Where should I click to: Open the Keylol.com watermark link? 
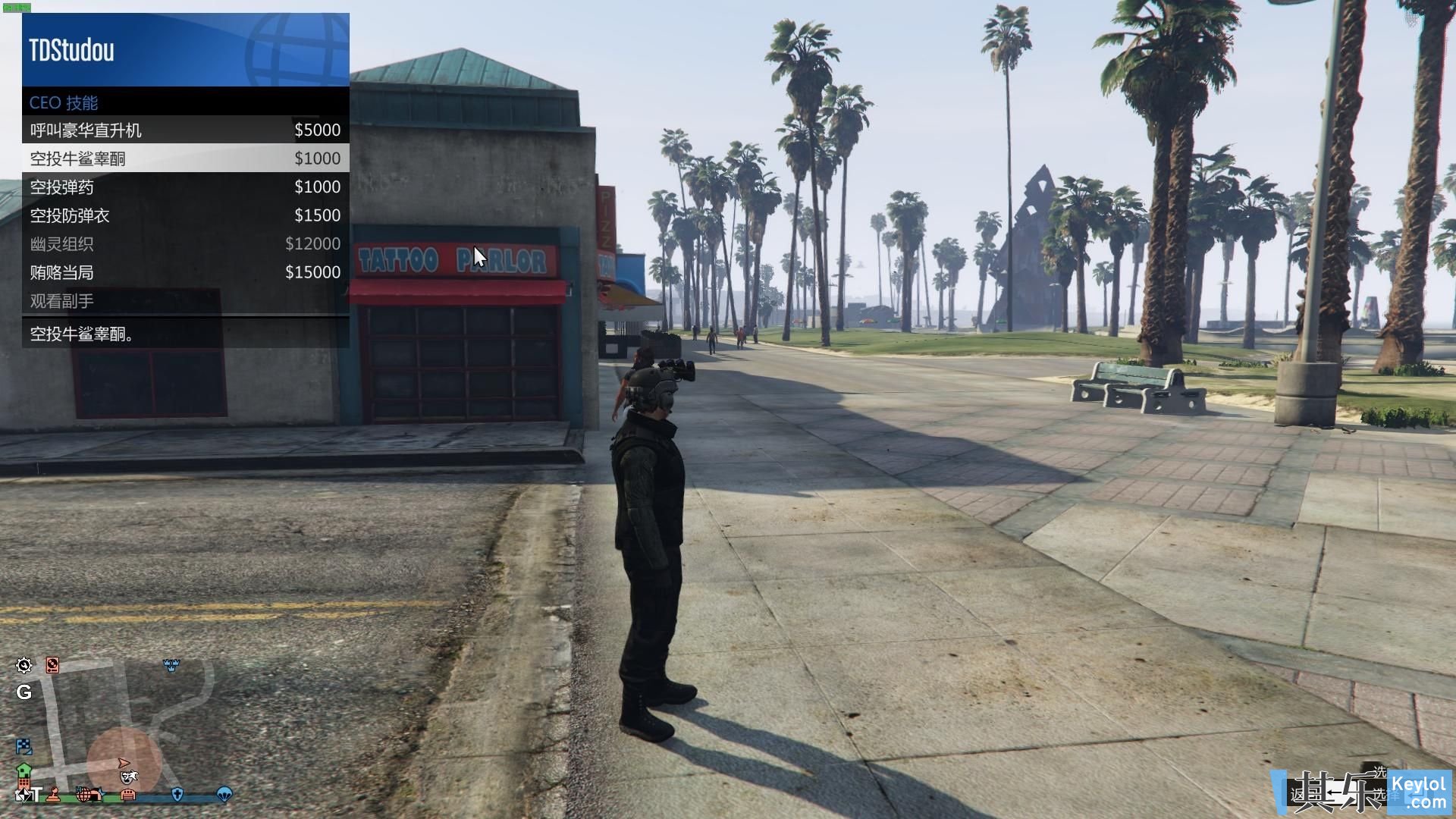pyautogui.click(x=1418, y=792)
